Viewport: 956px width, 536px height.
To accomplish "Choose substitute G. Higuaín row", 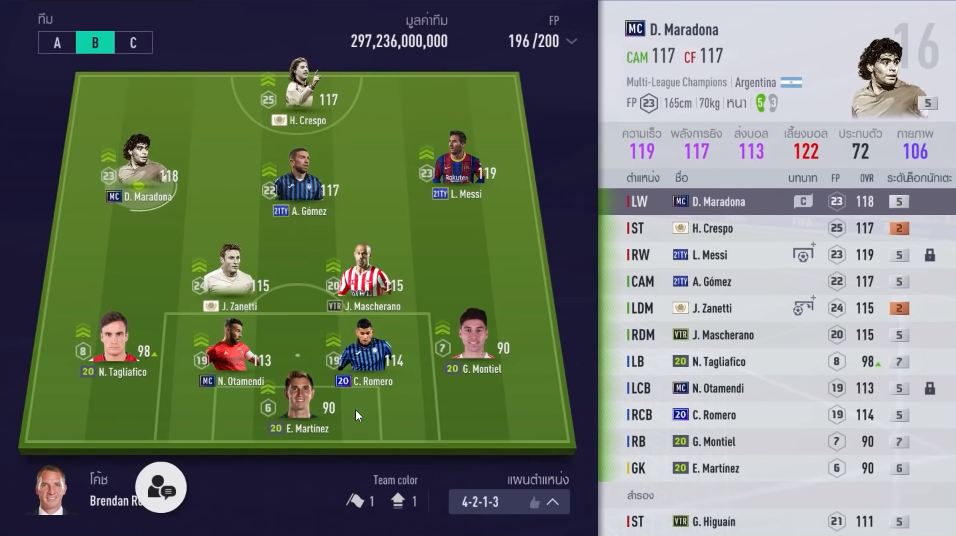I will pos(776,521).
